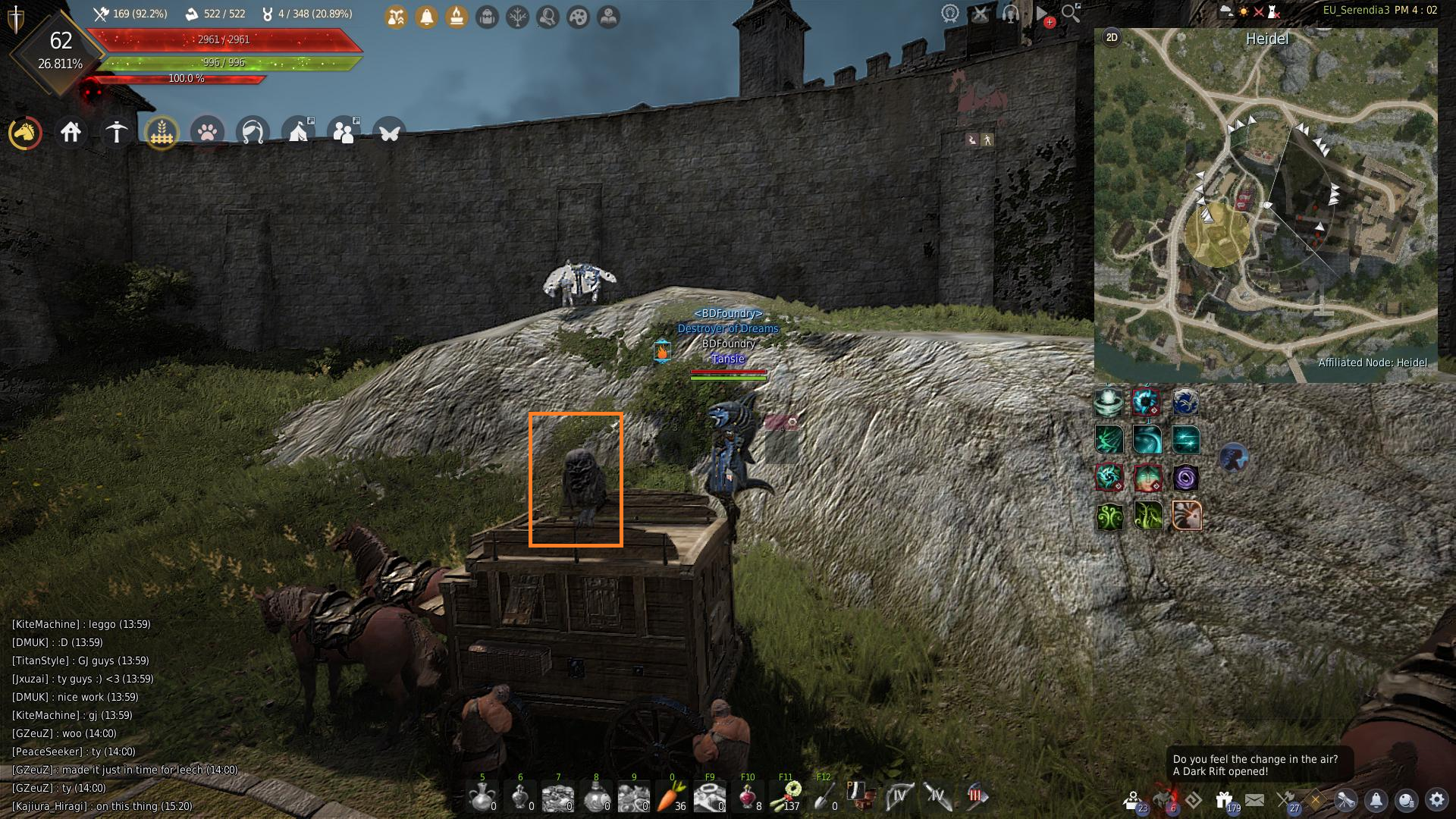1456x819 pixels.
Task: Open the Heidel minimap
Action: click(x=1265, y=205)
